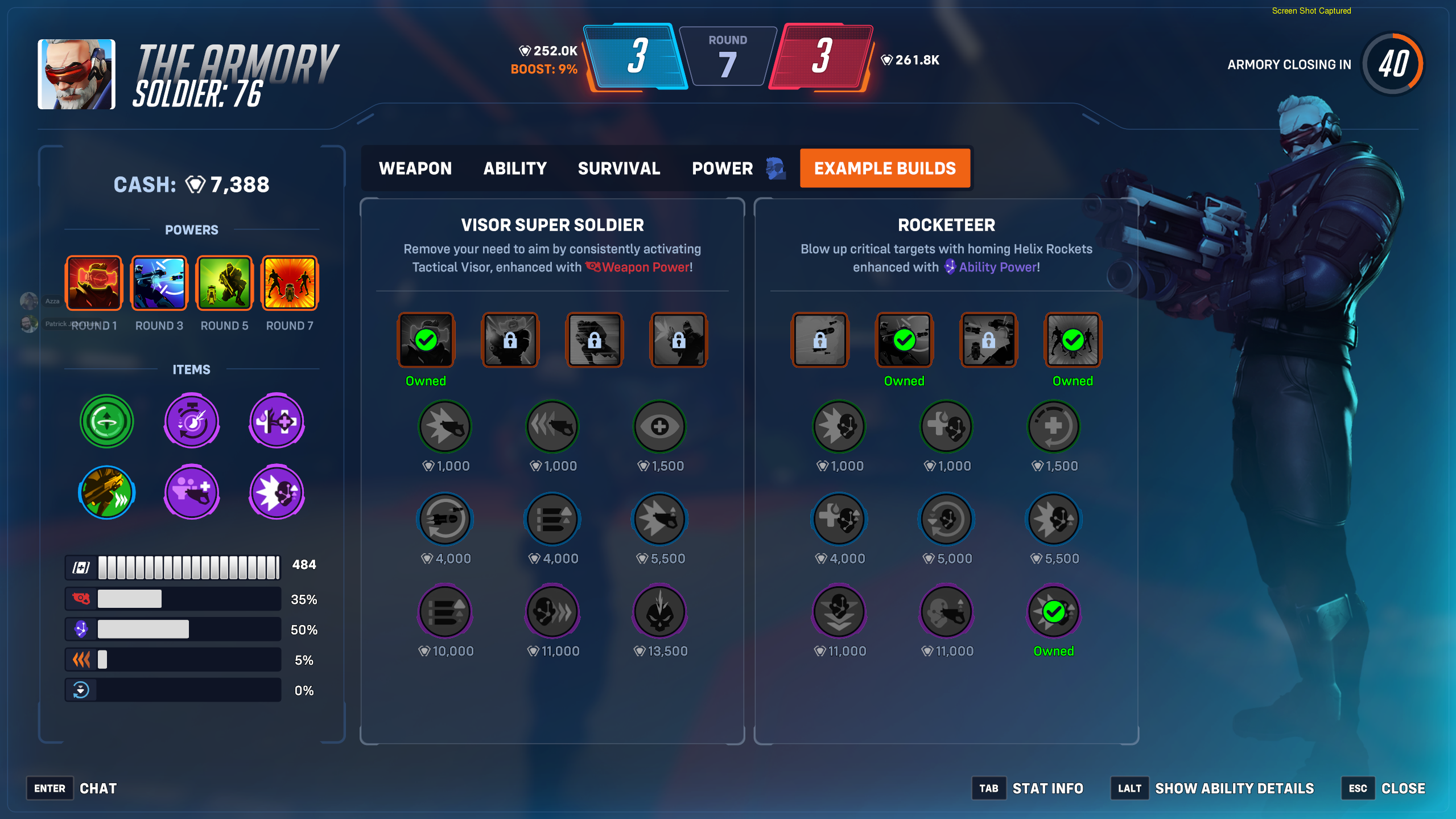Buy the 13,500 item in Visor Super Soldier
Image resolution: width=1456 pixels, height=819 pixels.
659,612
